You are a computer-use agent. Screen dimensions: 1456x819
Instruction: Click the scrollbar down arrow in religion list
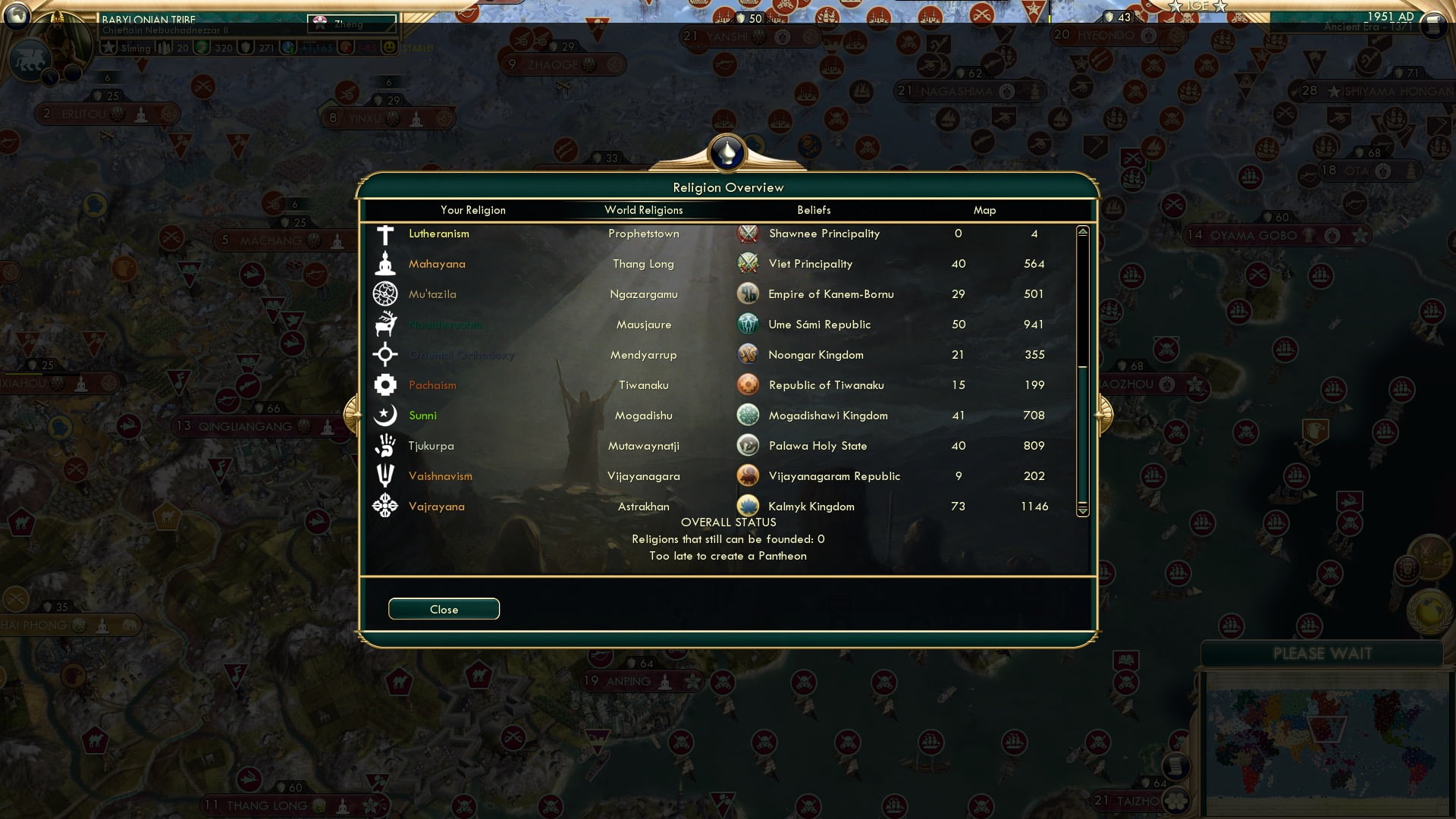[x=1083, y=510]
